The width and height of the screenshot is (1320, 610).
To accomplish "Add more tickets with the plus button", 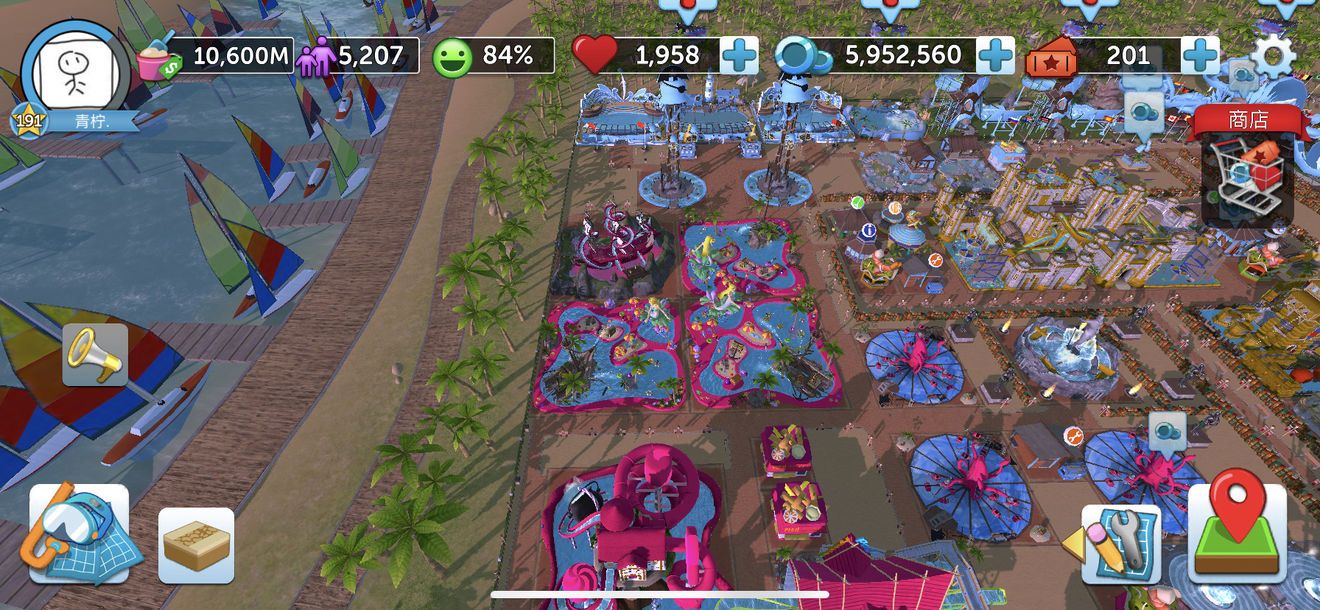I will click(x=1200, y=55).
